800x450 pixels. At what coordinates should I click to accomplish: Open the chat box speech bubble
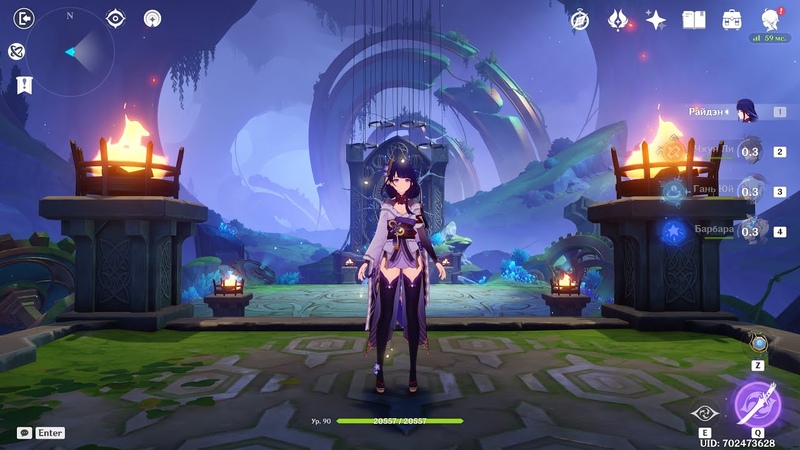[24, 433]
